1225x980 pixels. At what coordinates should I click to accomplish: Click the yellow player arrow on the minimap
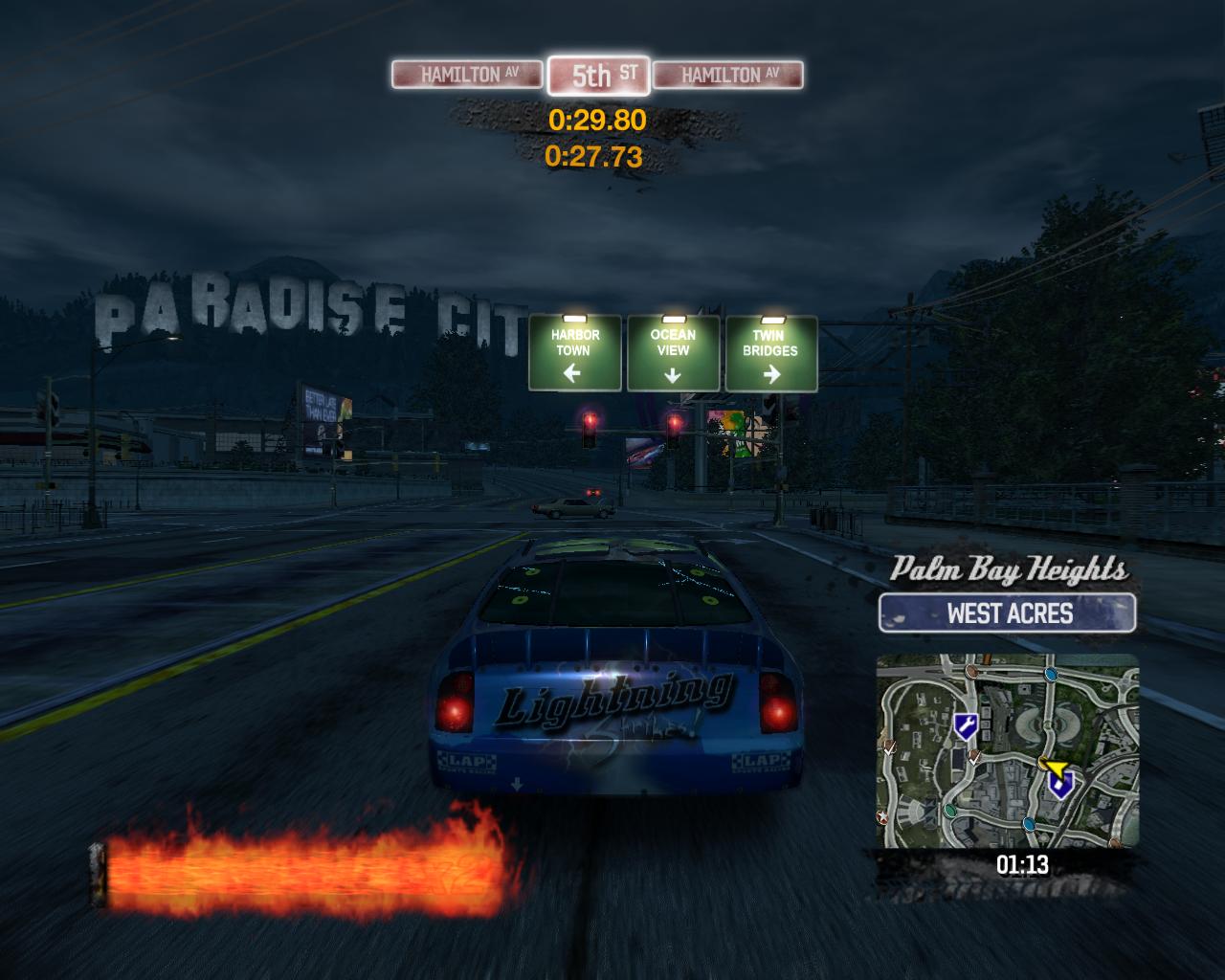click(1056, 768)
